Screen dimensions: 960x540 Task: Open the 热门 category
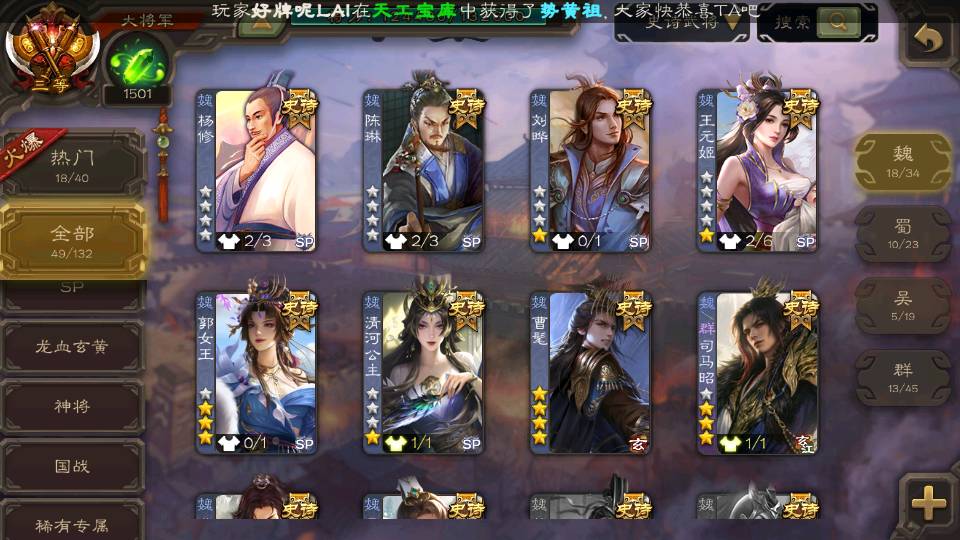point(72,164)
